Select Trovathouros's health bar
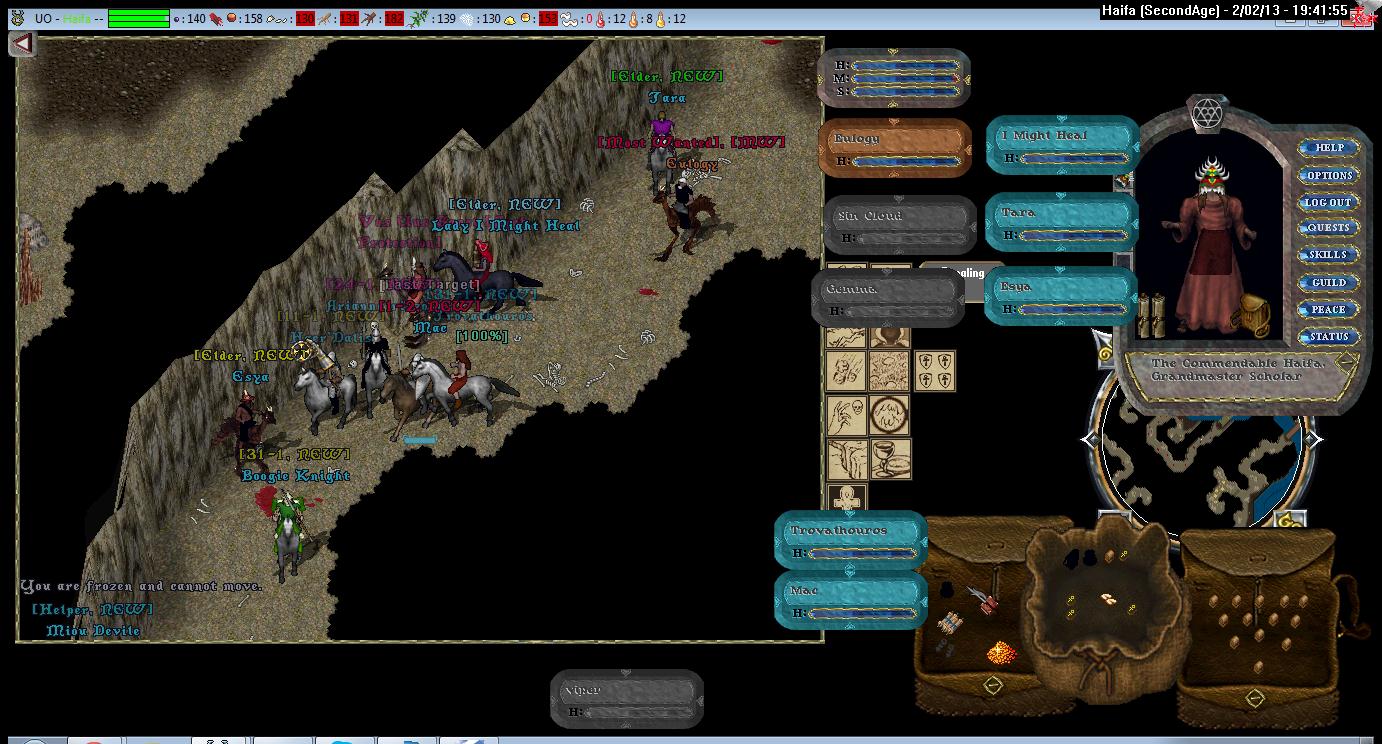This screenshot has height=744, width=1382. [851, 540]
